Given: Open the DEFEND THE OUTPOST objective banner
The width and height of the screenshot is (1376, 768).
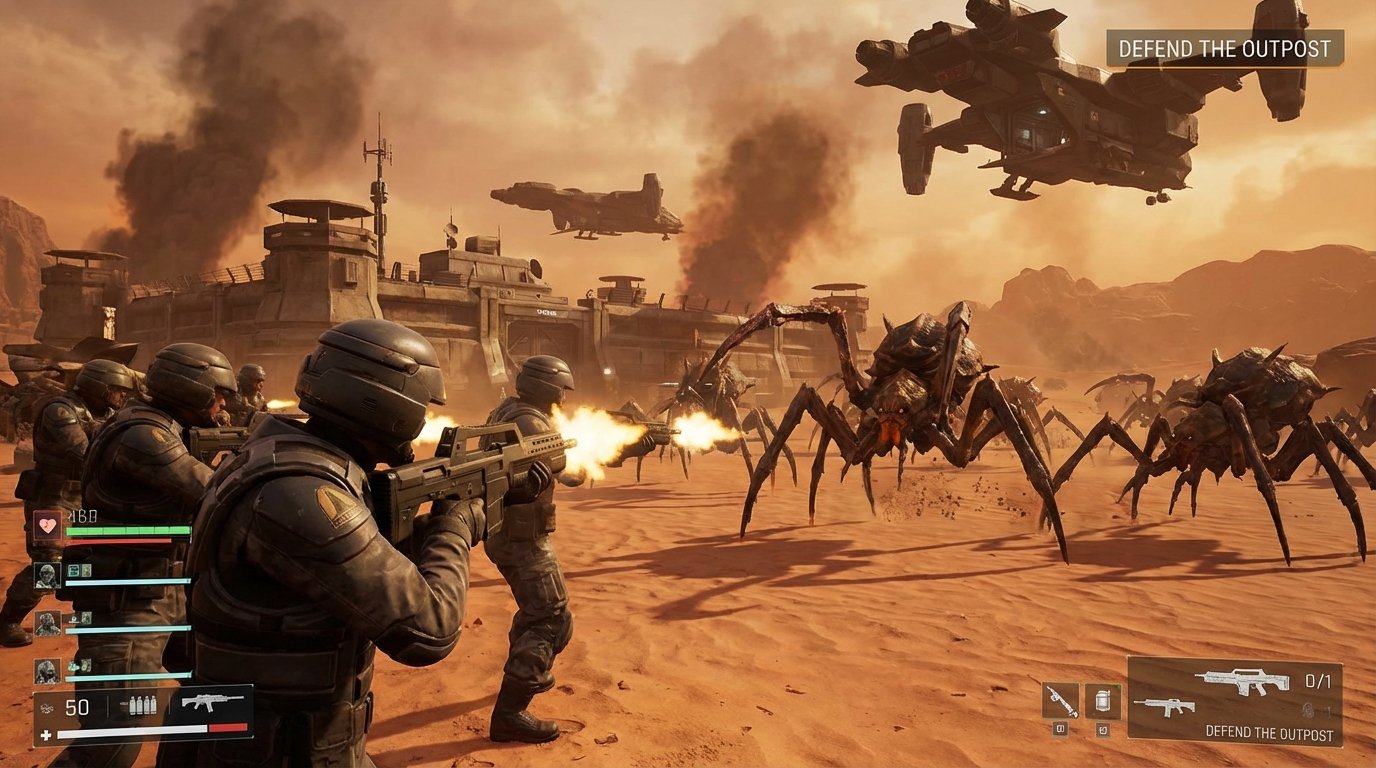Looking at the screenshot, I should pos(1222,47).
